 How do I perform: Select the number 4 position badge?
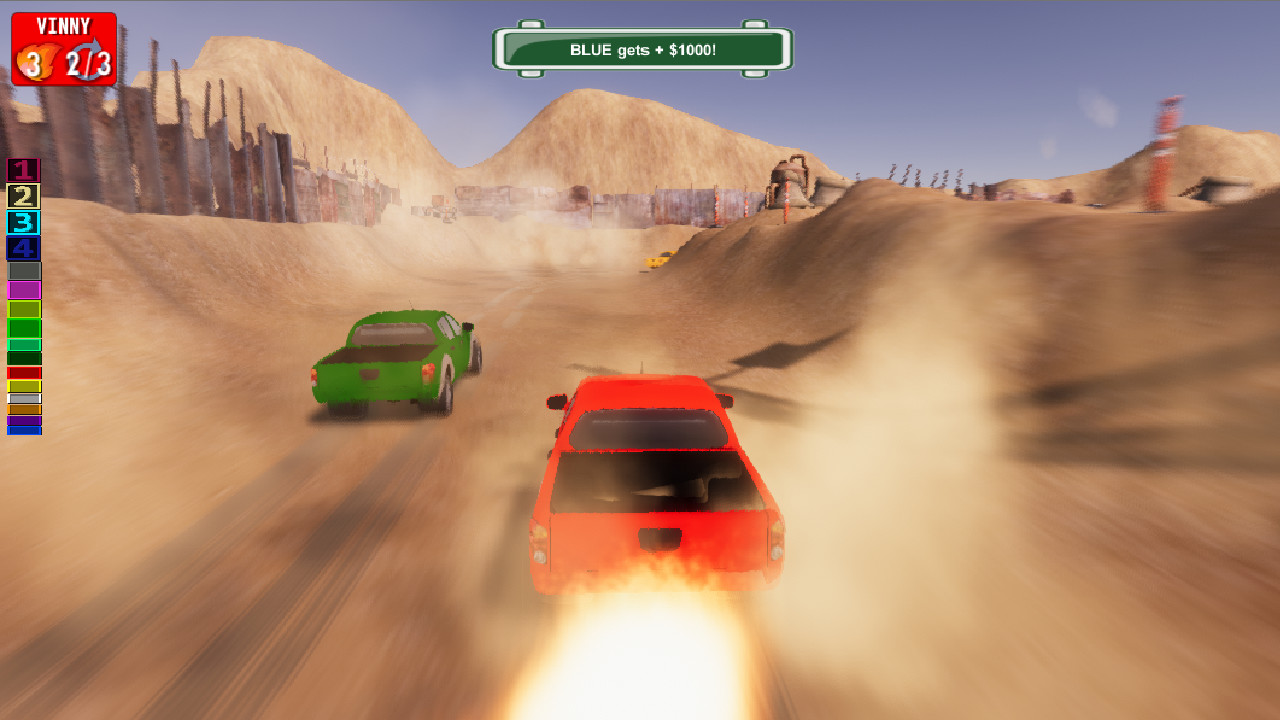point(23,246)
